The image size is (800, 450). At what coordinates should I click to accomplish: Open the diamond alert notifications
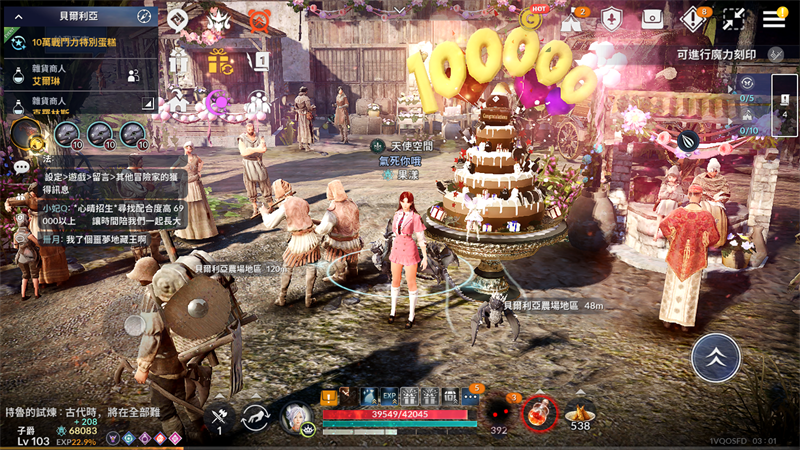(x=693, y=19)
